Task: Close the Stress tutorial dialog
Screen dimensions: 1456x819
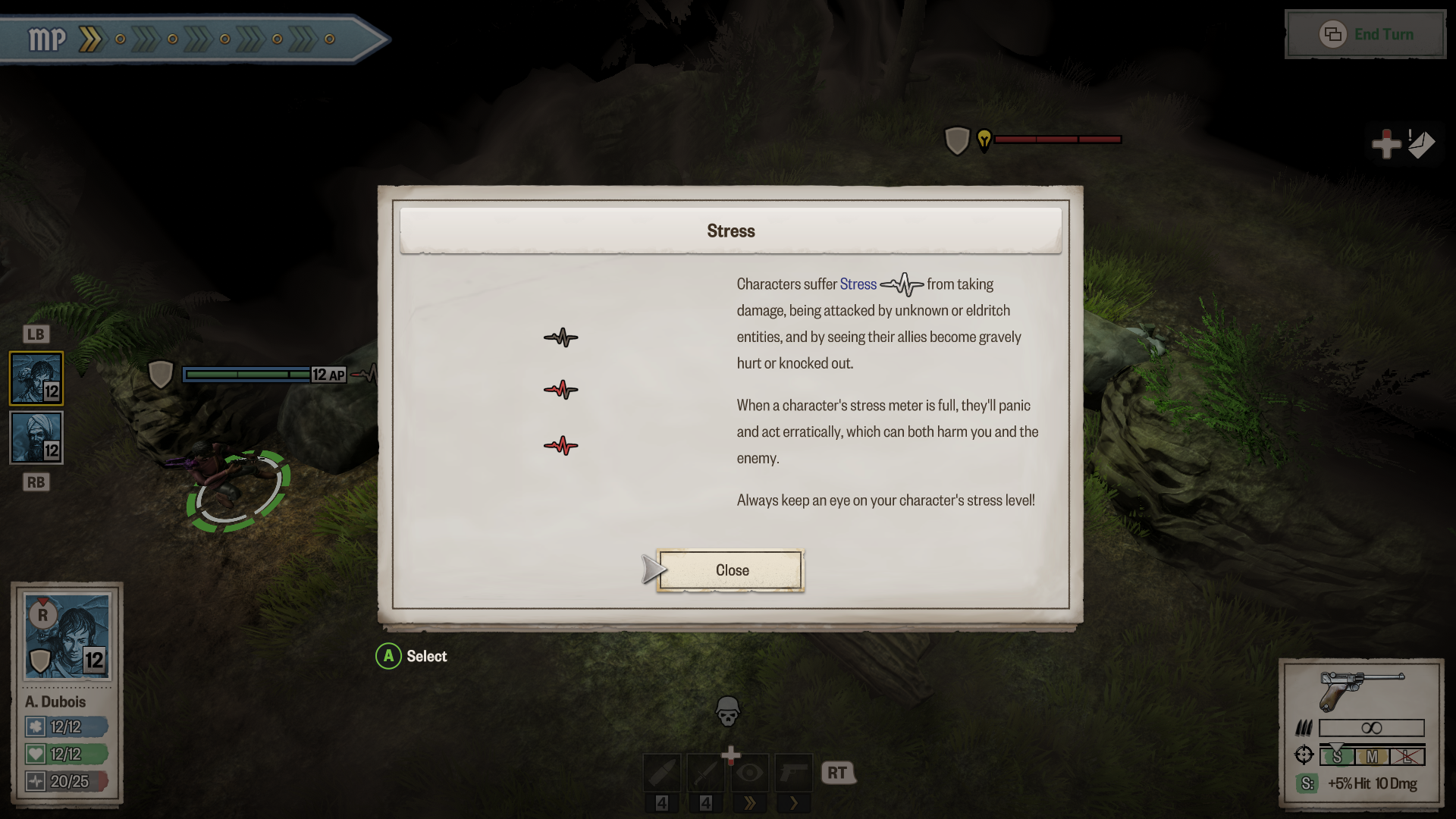Action: point(730,570)
